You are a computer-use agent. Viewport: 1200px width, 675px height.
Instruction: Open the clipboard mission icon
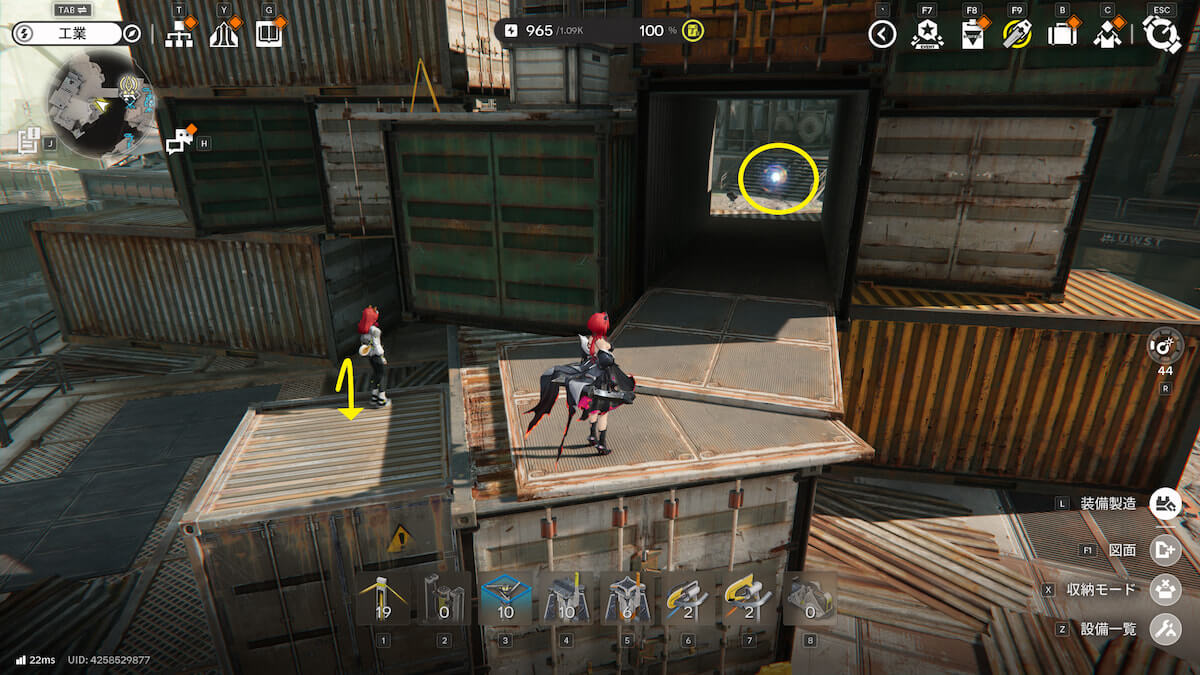pyautogui.click(x=971, y=35)
